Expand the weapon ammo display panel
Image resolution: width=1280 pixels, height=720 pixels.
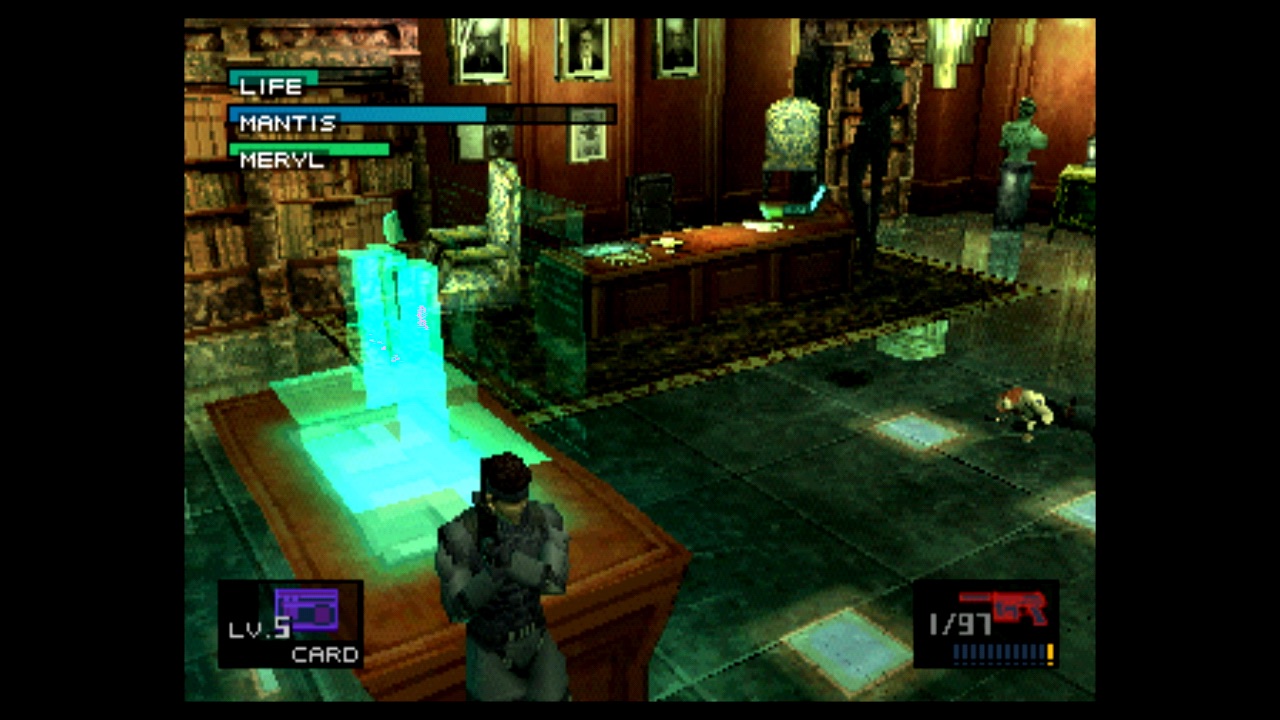click(985, 625)
